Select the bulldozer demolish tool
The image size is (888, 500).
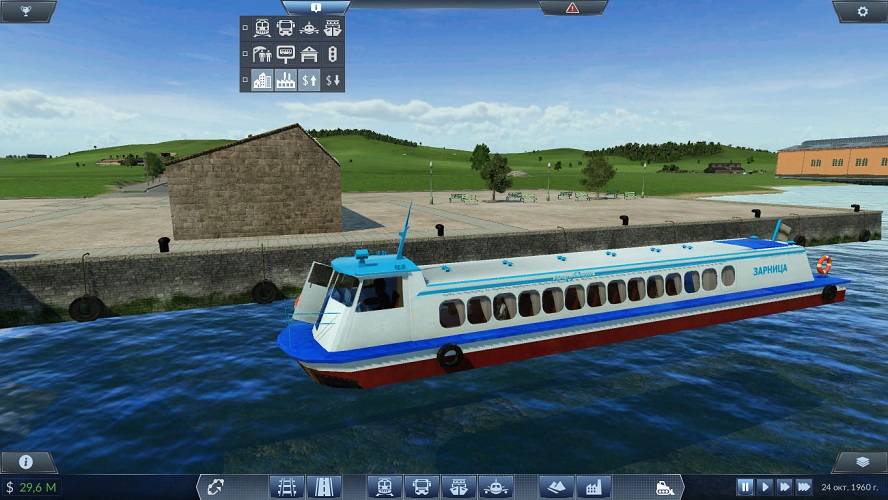coord(664,487)
